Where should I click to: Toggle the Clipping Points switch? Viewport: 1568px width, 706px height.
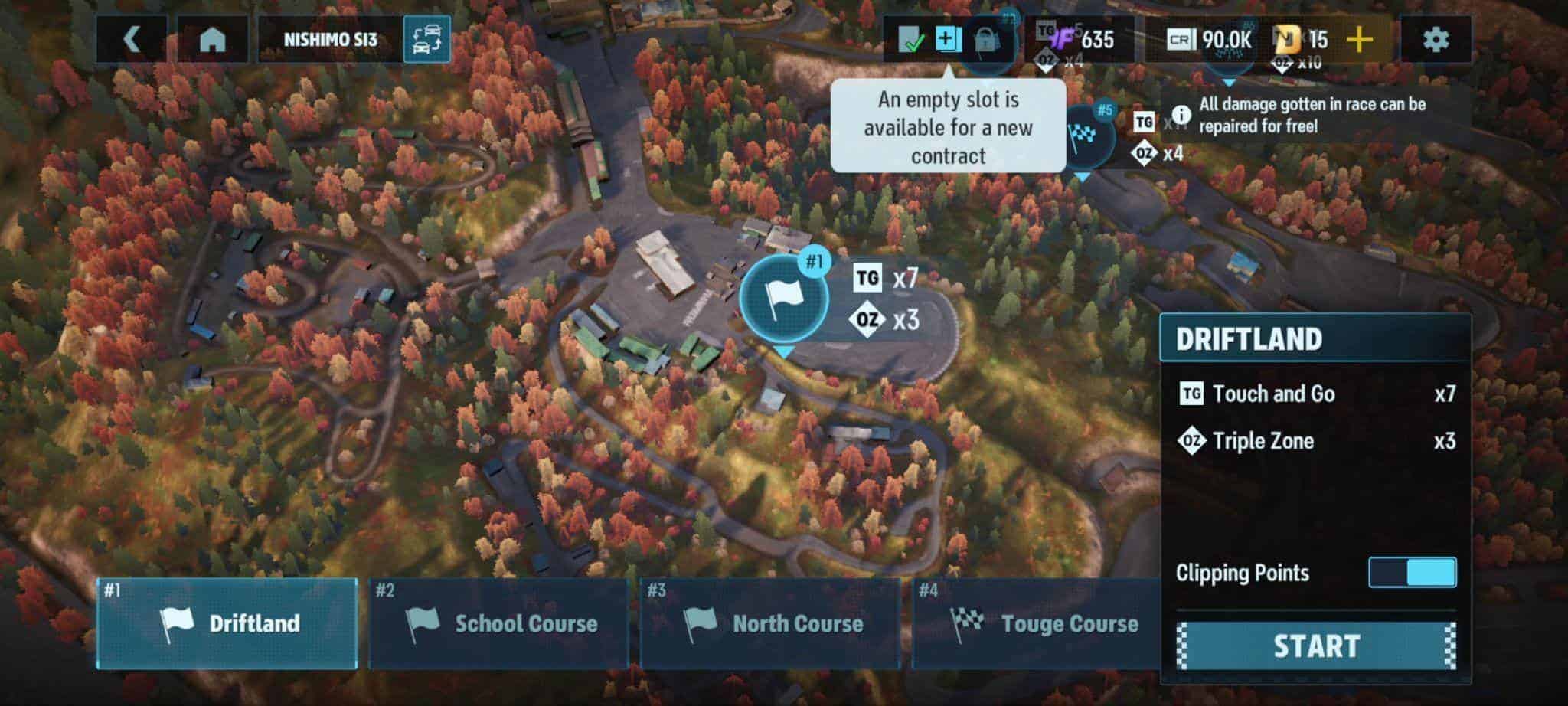click(x=1412, y=573)
